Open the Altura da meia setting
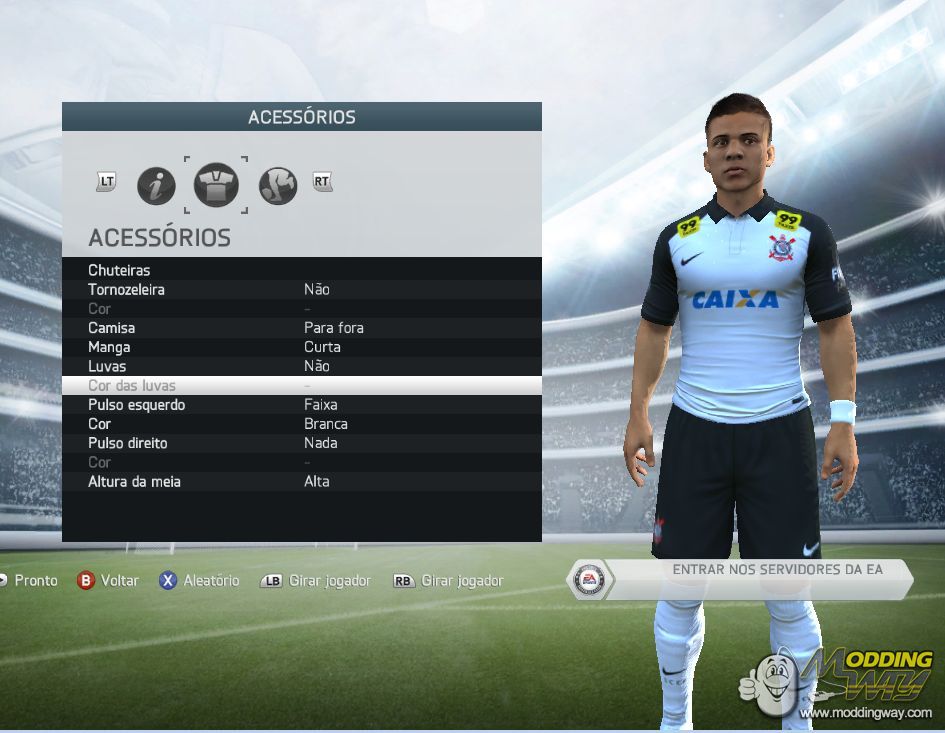945x733 pixels. [301, 481]
